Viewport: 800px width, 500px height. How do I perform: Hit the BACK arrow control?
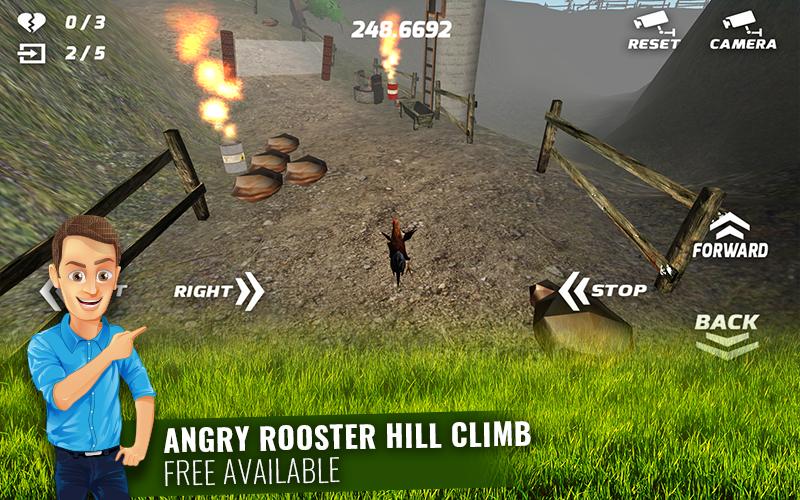coord(727,334)
